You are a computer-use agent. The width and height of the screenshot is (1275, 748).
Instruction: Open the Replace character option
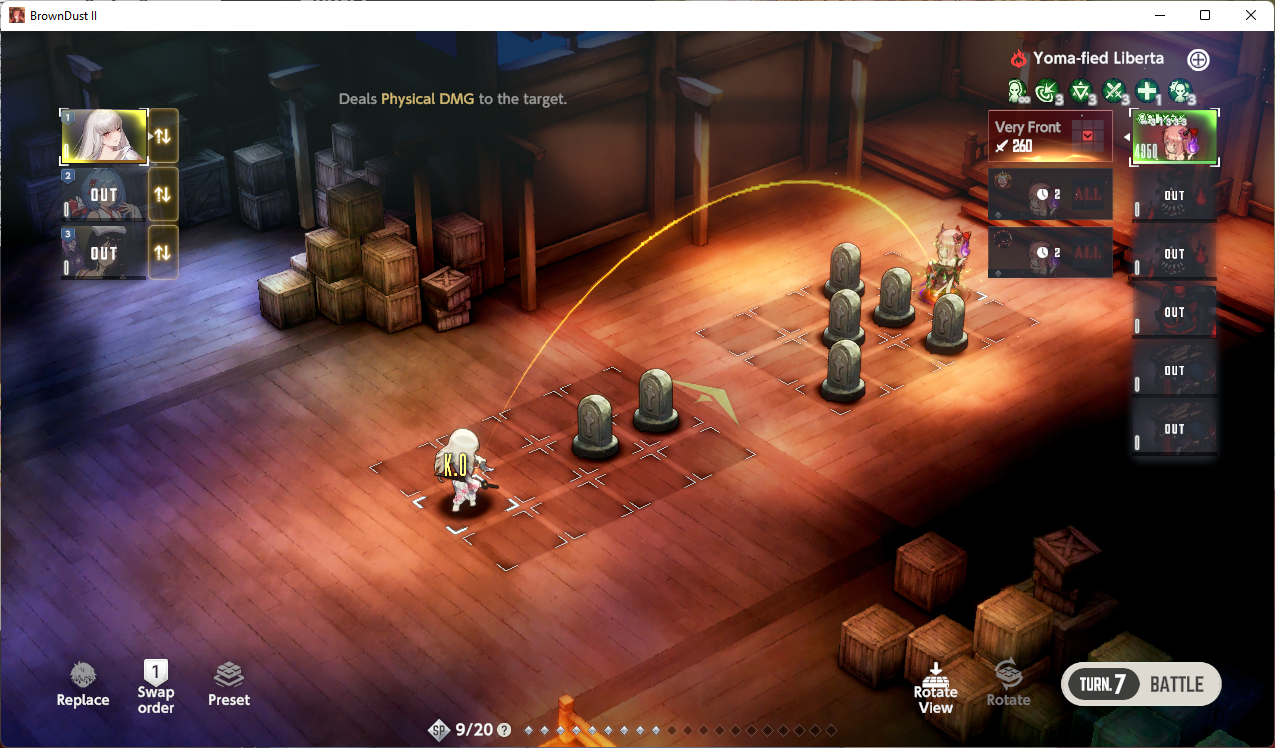(83, 685)
